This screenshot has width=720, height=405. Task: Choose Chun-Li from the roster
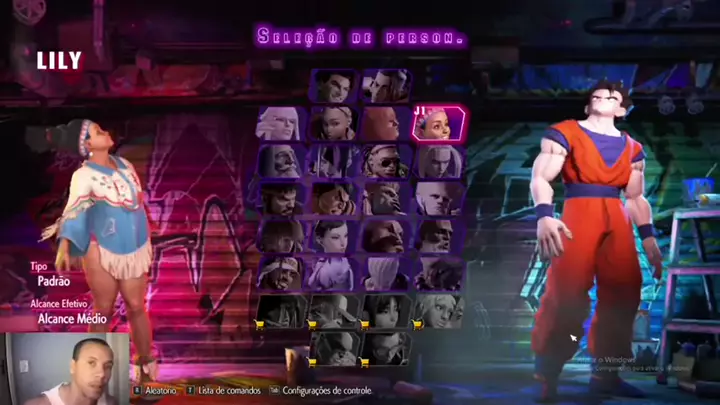click(x=333, y=235)
